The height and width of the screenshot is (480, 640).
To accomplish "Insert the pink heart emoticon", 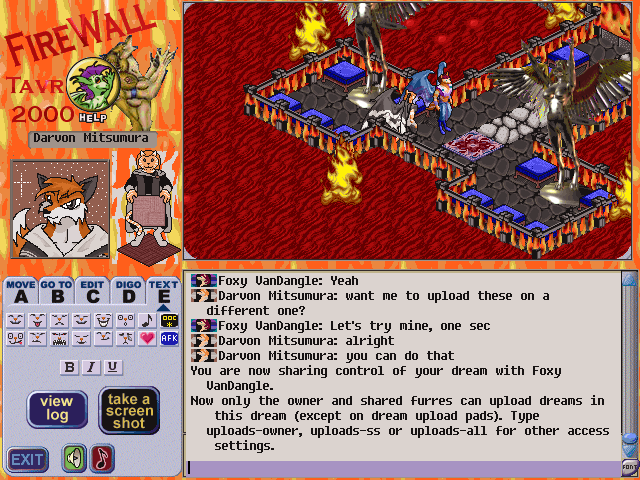I will pyautogui.click(x=147, y=339).
